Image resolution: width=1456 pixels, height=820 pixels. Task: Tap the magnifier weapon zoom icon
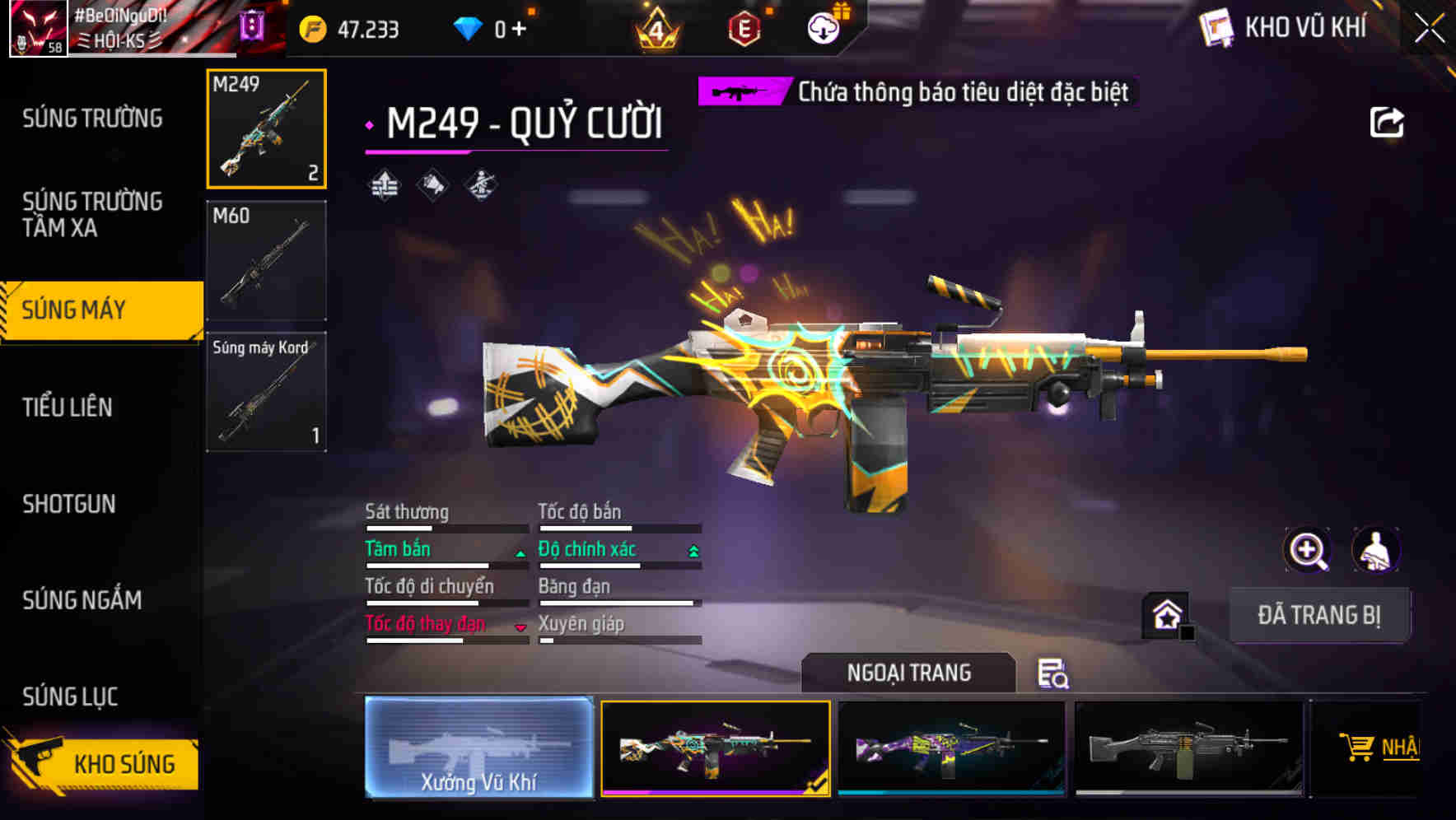coord(1307,549)
